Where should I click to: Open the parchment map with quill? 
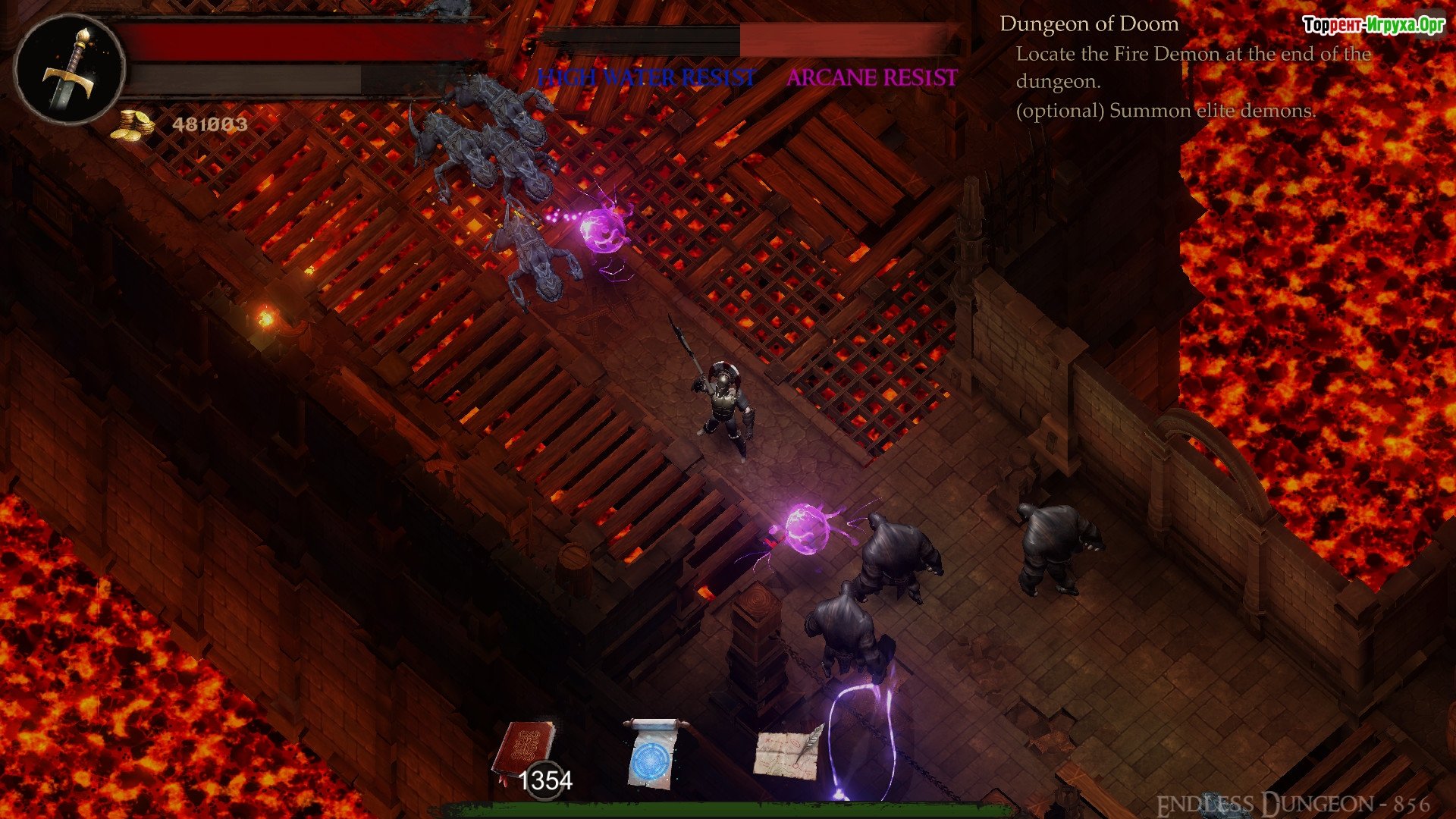click(788, 751)
